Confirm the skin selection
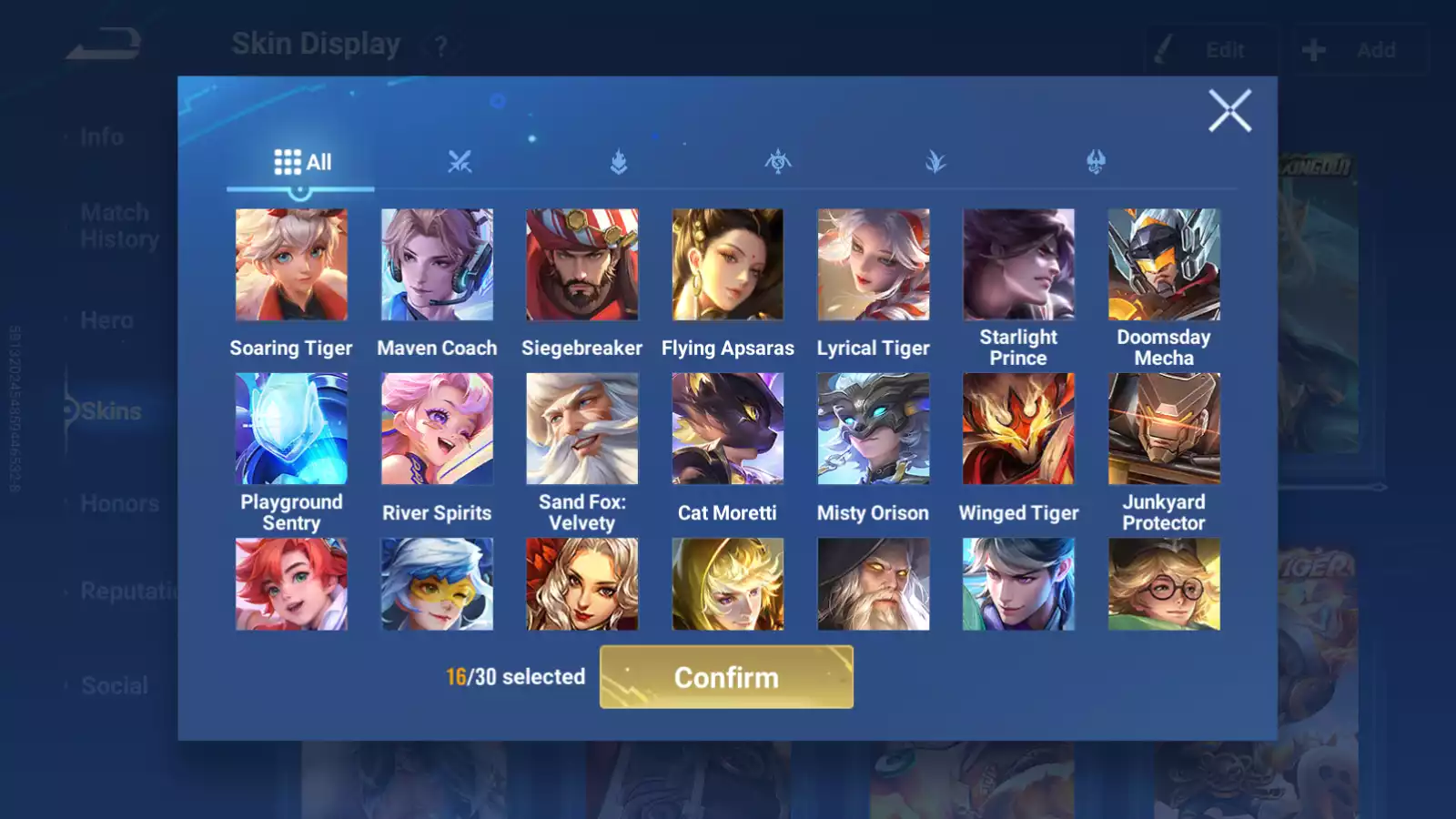 click(726, 677)
